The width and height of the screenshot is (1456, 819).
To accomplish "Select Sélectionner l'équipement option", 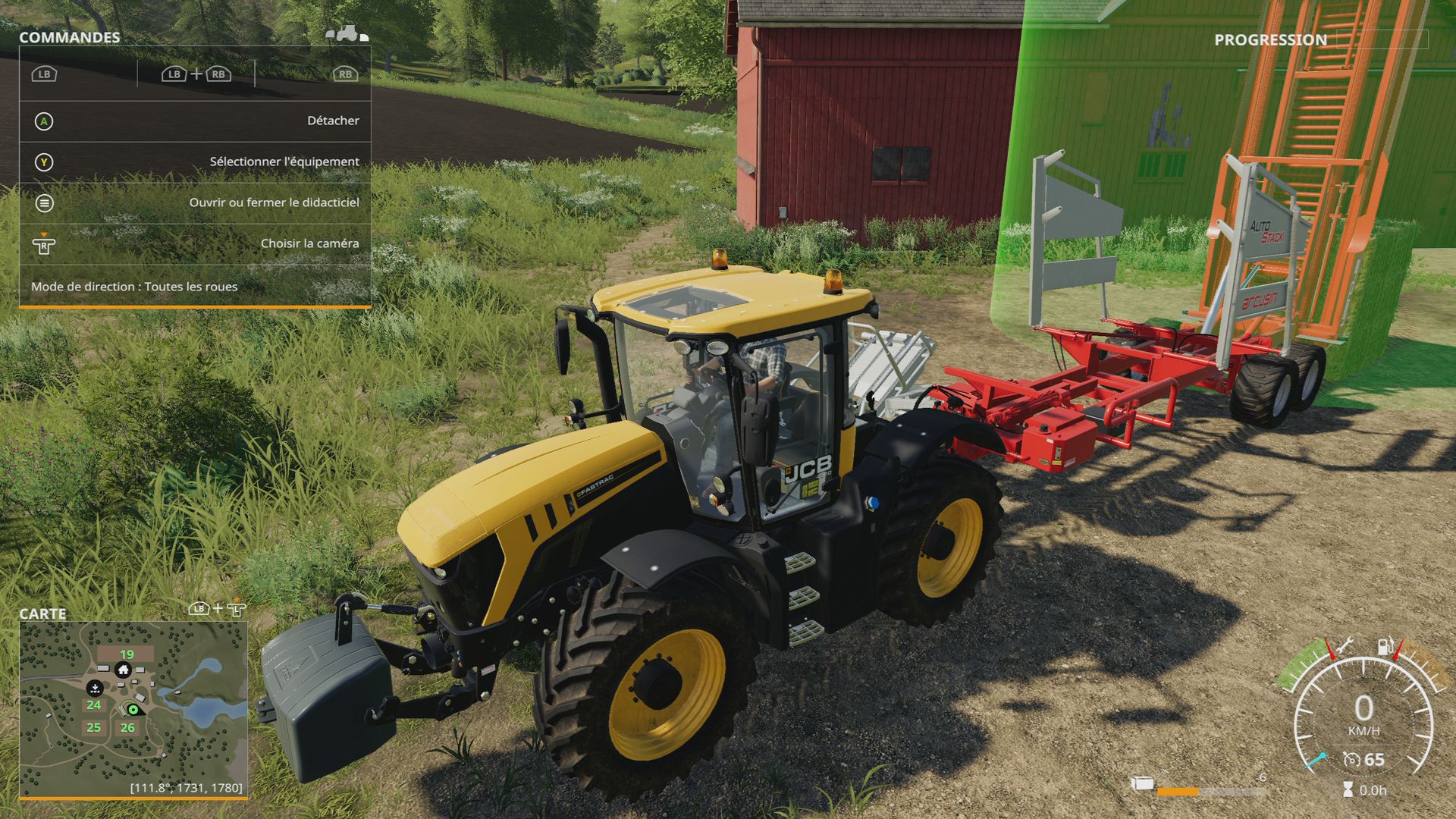I will [283, 161].
